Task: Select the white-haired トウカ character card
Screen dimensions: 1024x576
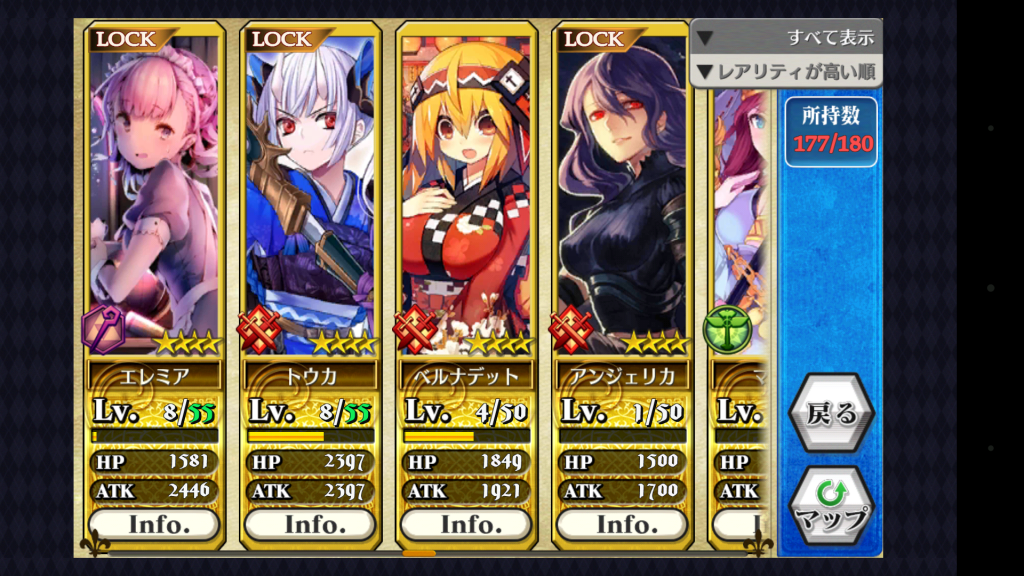Action: [310, 200]
